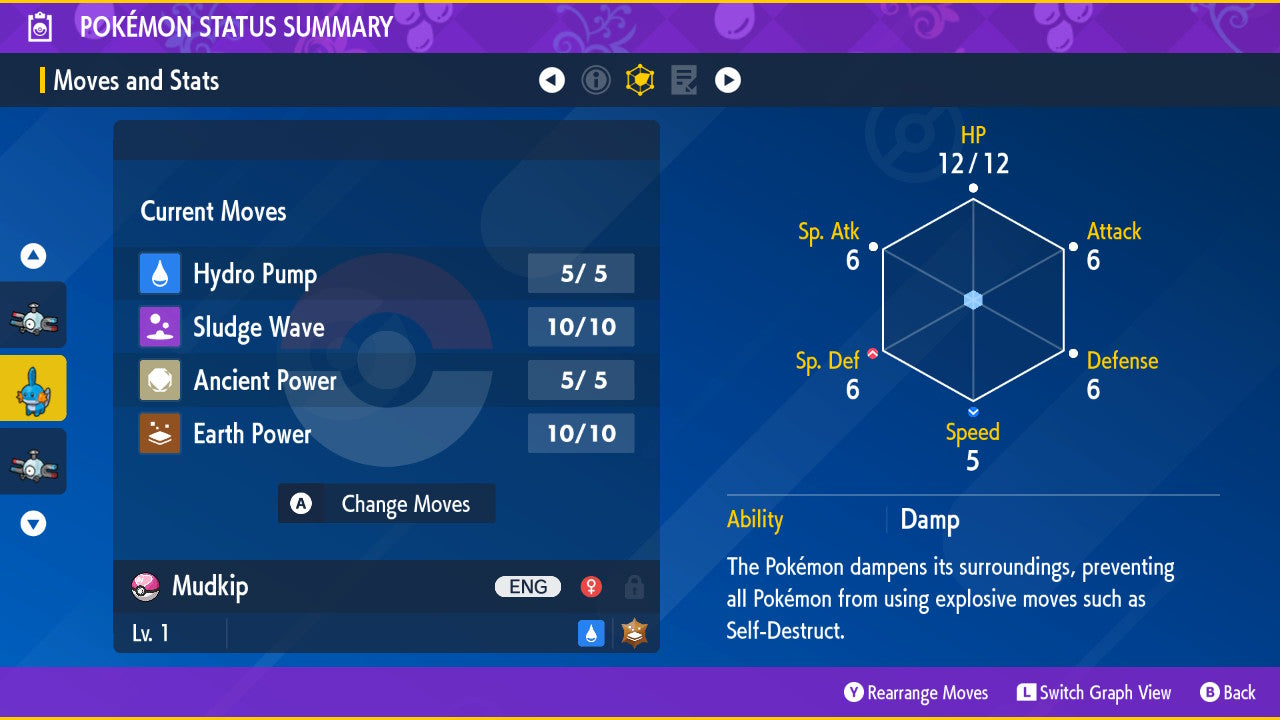Click the up arrow above party list

point(34,257)
